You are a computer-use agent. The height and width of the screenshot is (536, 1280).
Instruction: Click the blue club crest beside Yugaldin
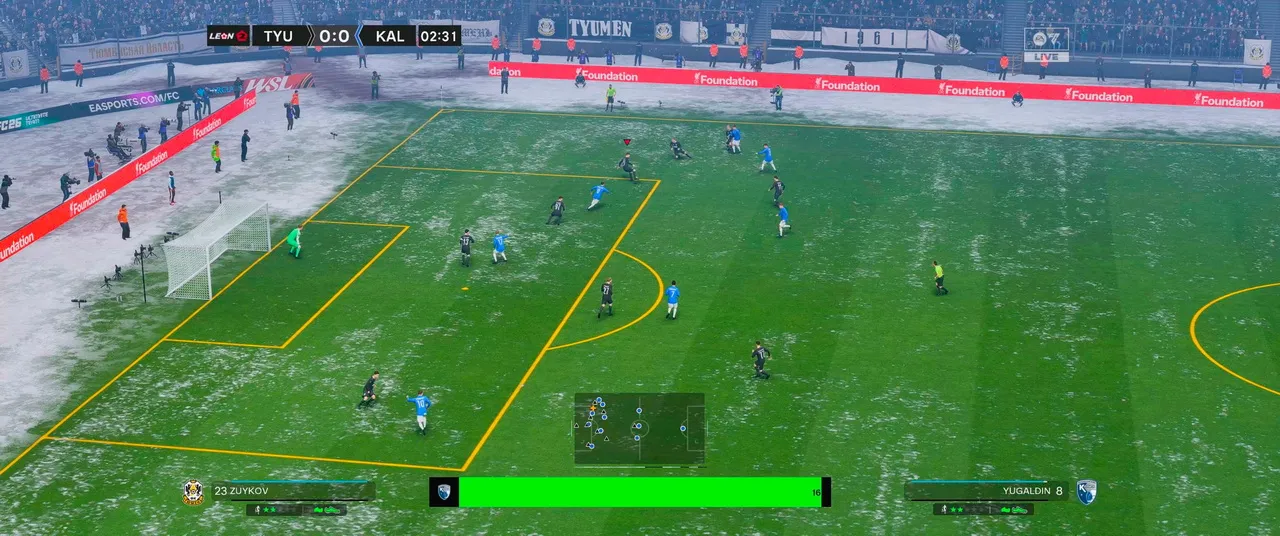[x=1086, y=491]
